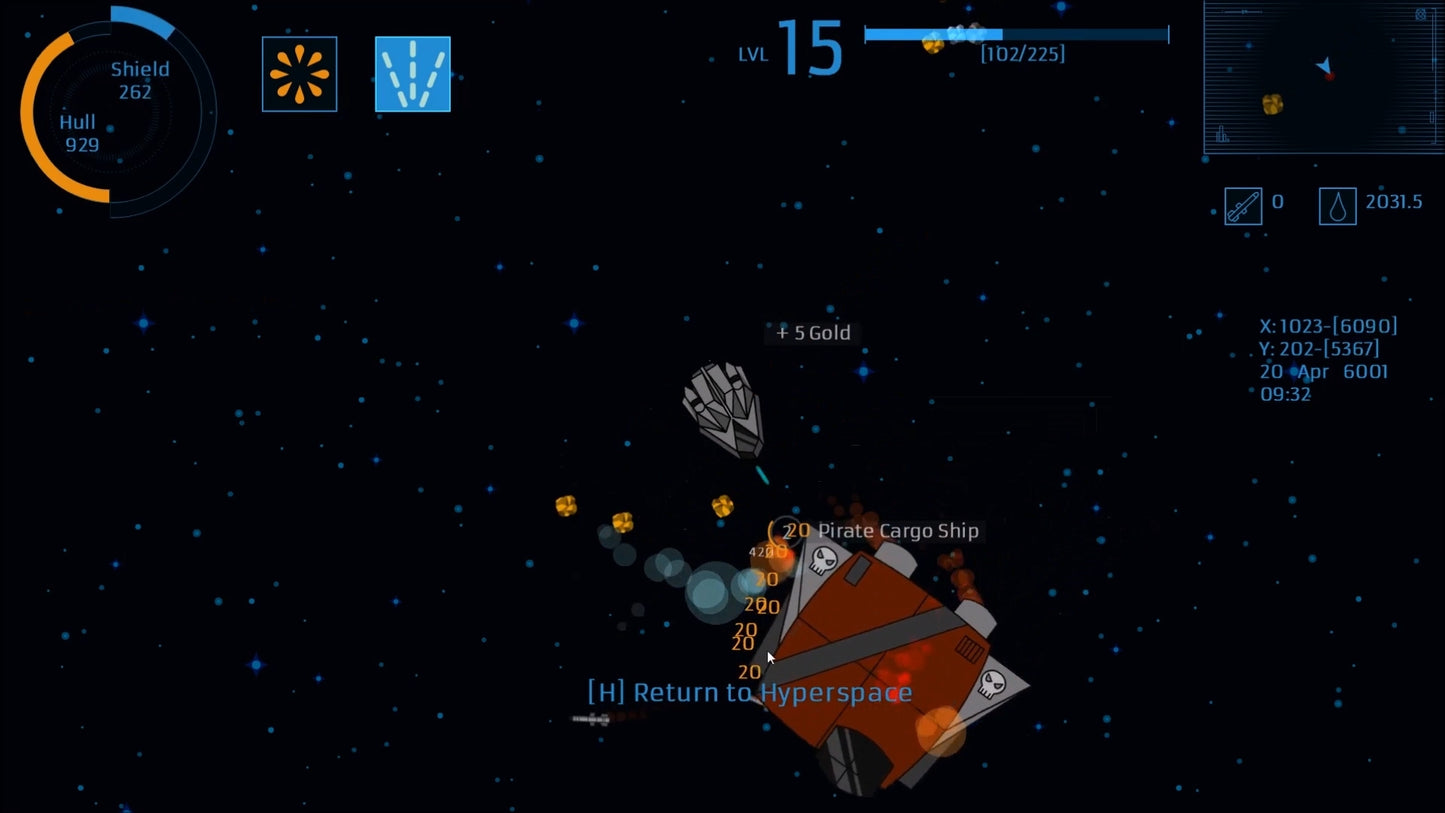The image size is (1445, 813).
Task: Click the +5 Gold notification text
Action: tap(813, 333)
